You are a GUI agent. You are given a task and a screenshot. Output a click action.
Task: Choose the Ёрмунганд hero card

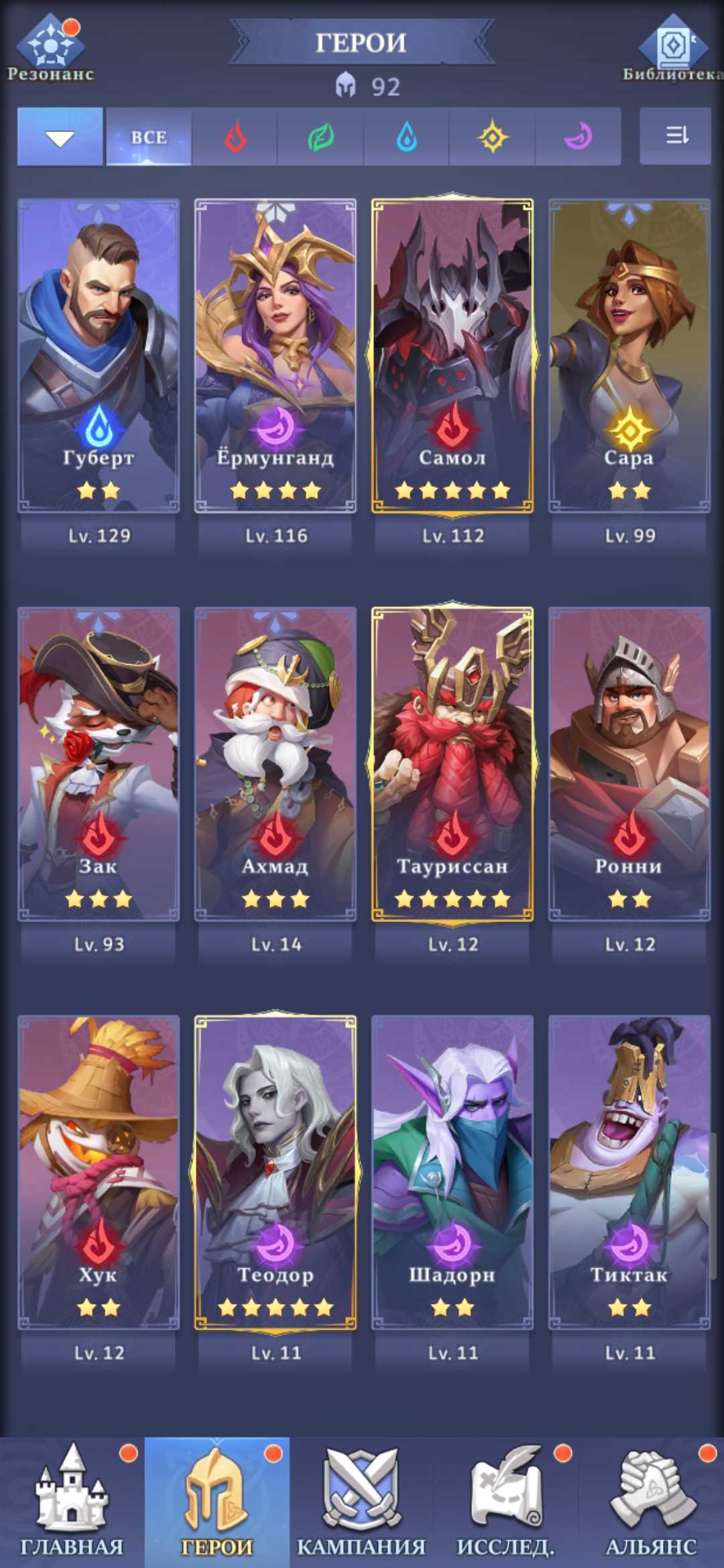pyautogui.click(x=276, y=355)
